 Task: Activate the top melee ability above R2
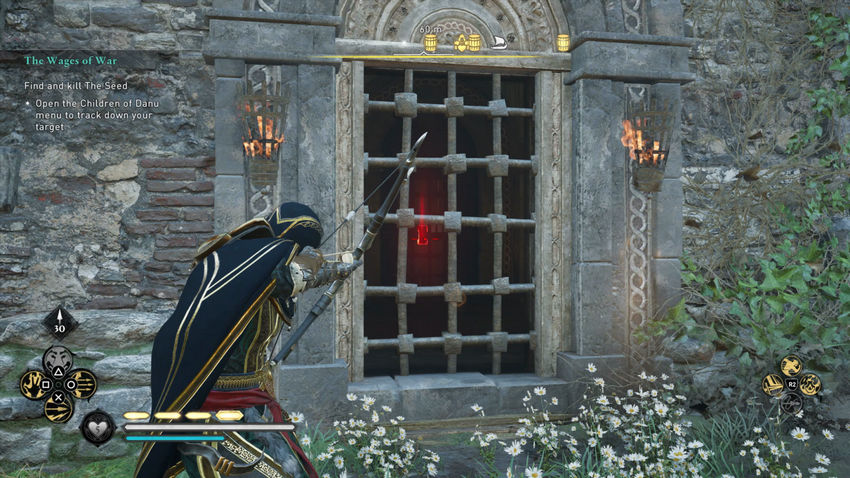pos(790,365)
